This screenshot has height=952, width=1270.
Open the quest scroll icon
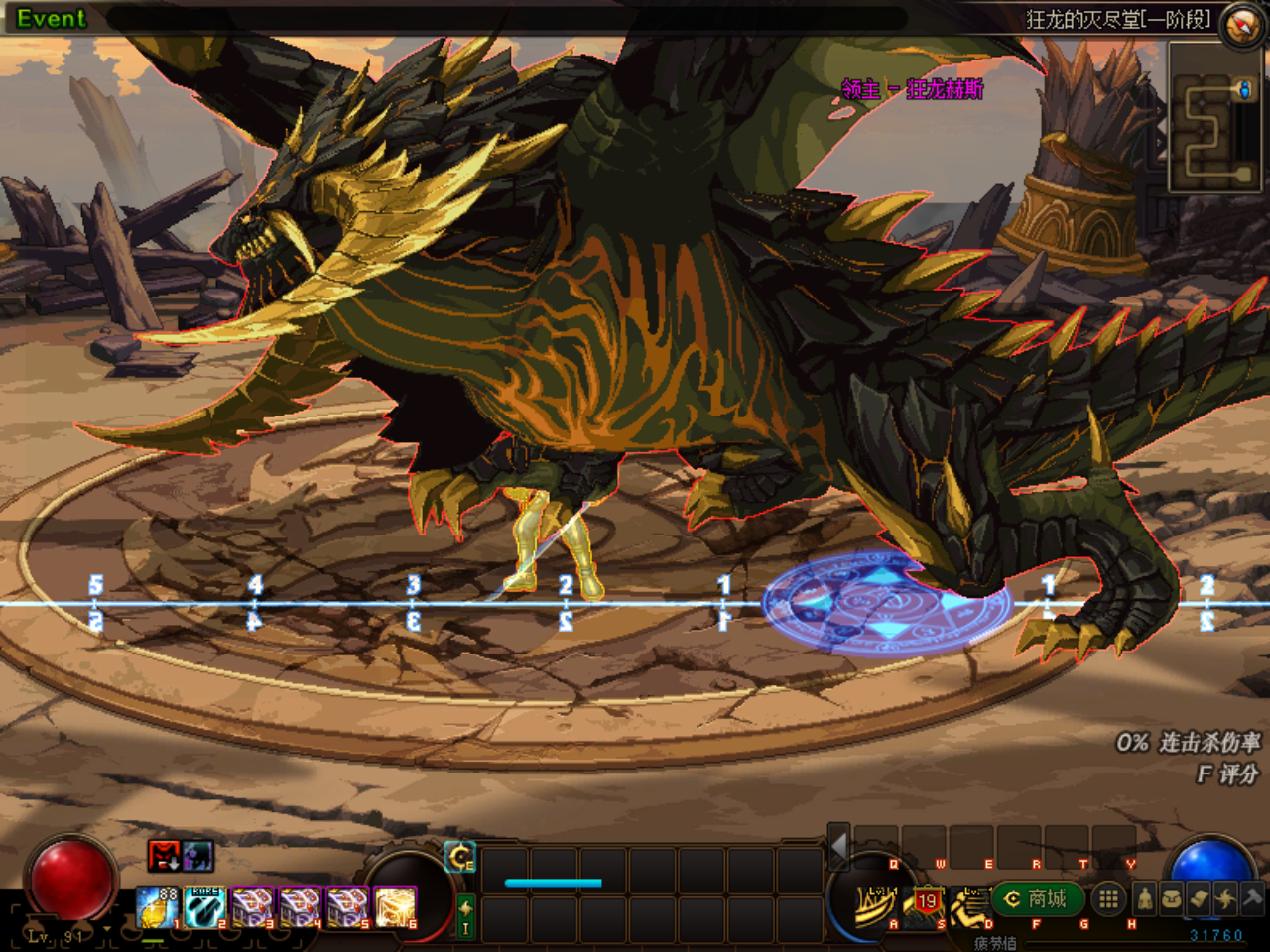pos(1199,899)
